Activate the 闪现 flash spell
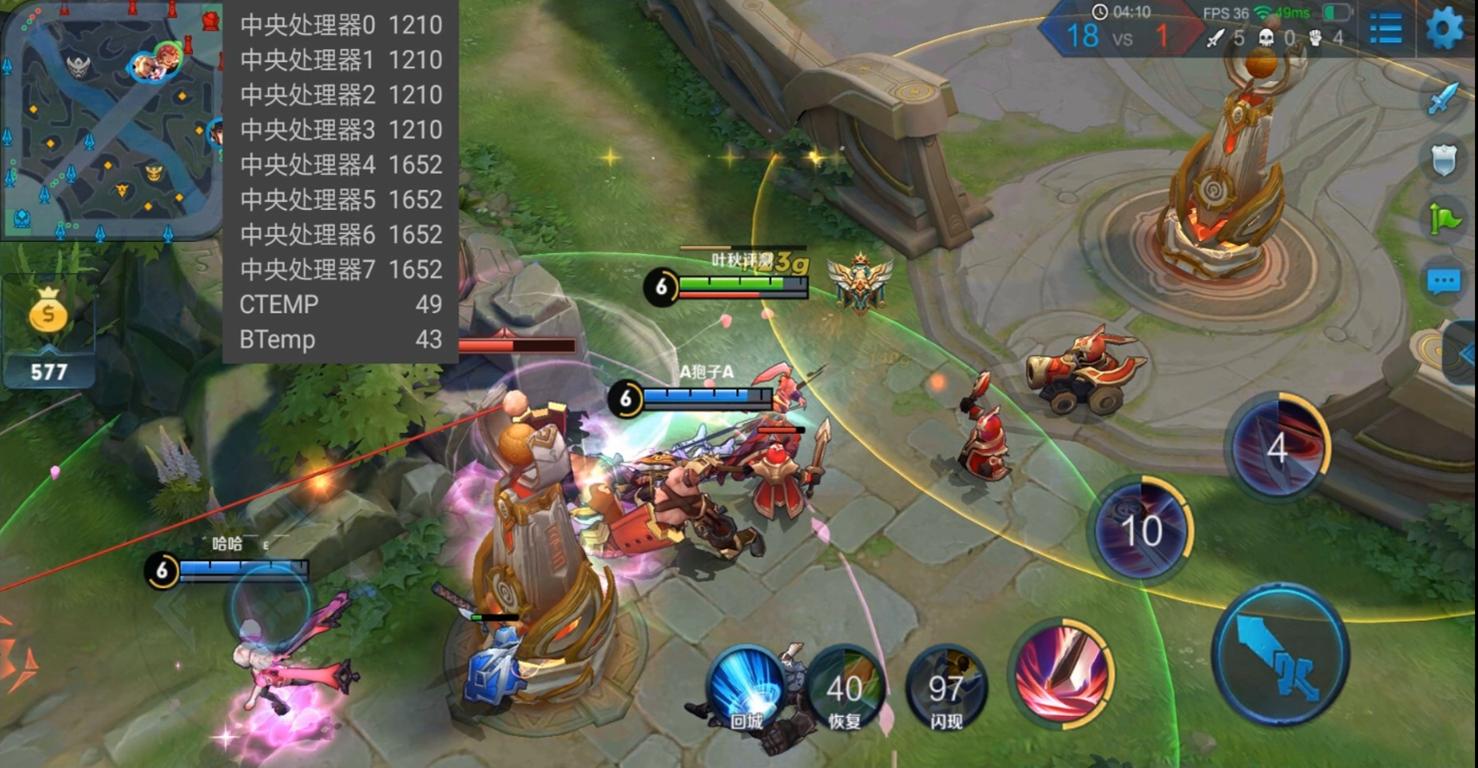Image resolution: width=1478 pixels, height=768 pixels. [x=945, y=686]
